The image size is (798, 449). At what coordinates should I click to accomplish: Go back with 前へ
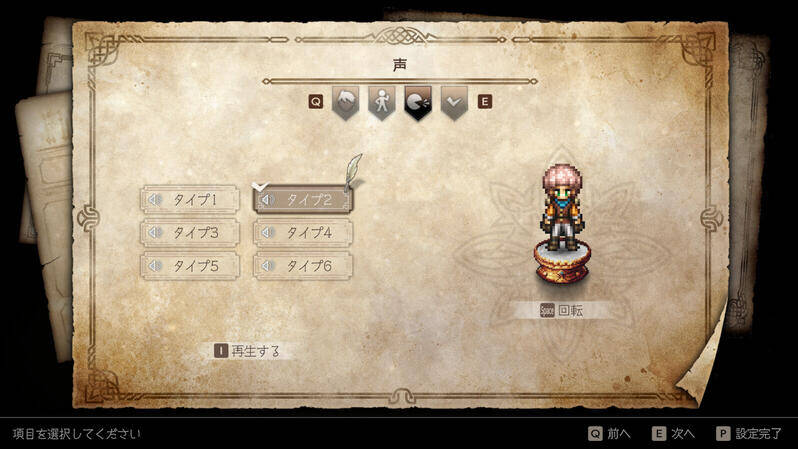point(609,433)
